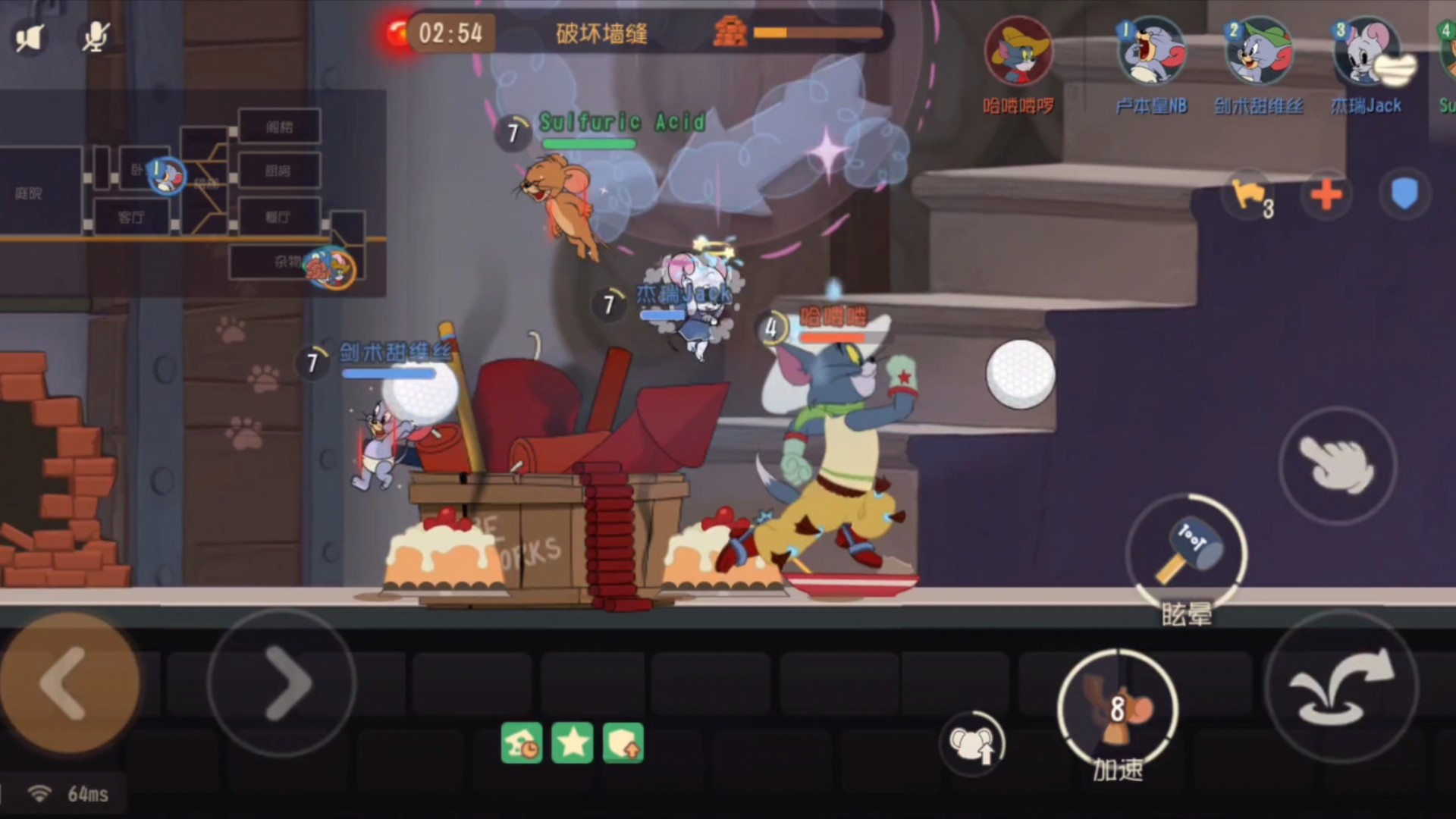Viewport: 1456px width, 819px height.
Task: Tap the jump arrow button
Action: [x=1341, y=688]
